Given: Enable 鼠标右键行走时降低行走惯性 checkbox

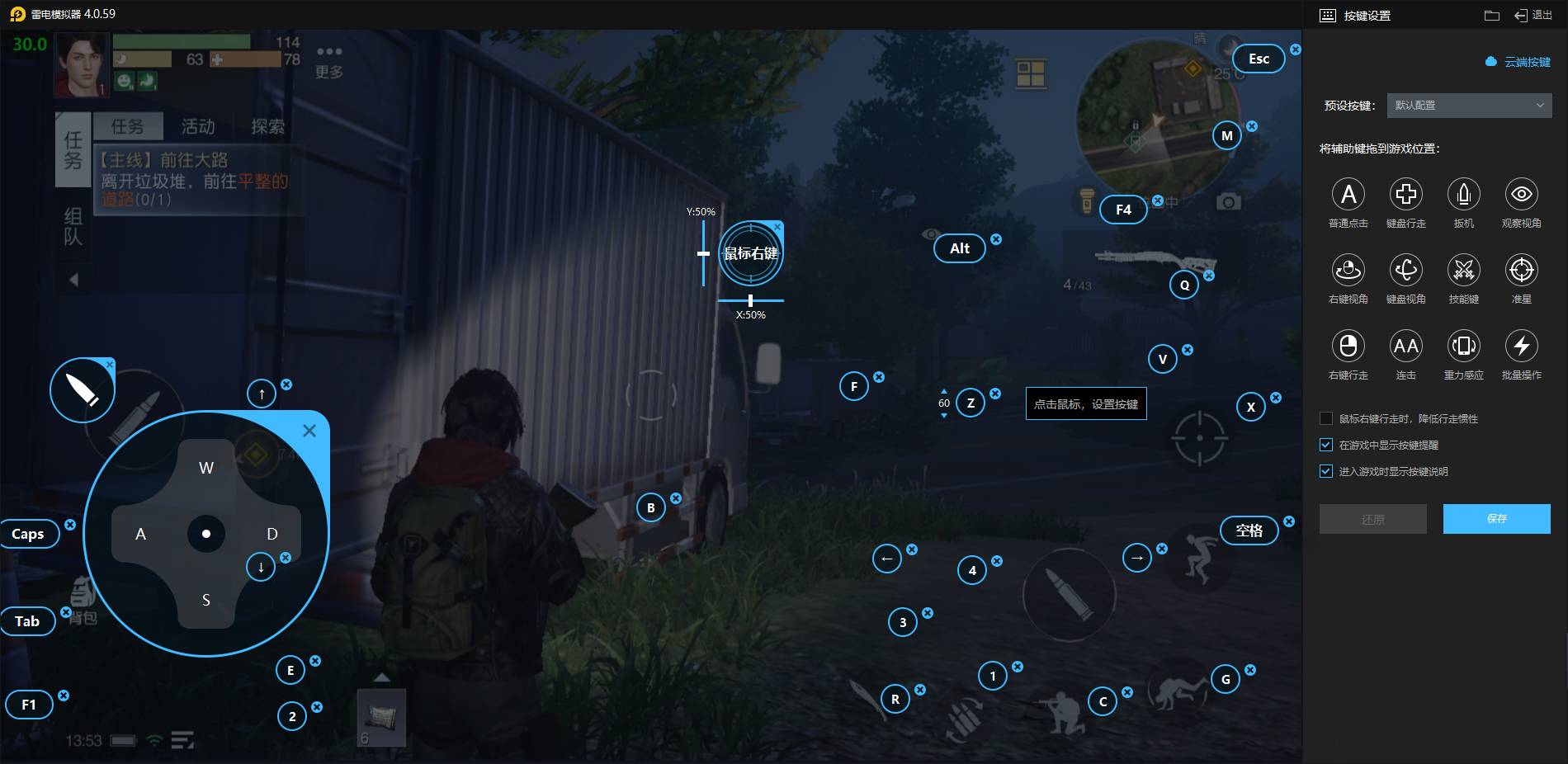Looking at the screenshot, I should pyautogui.click(x=1326, y=419).
